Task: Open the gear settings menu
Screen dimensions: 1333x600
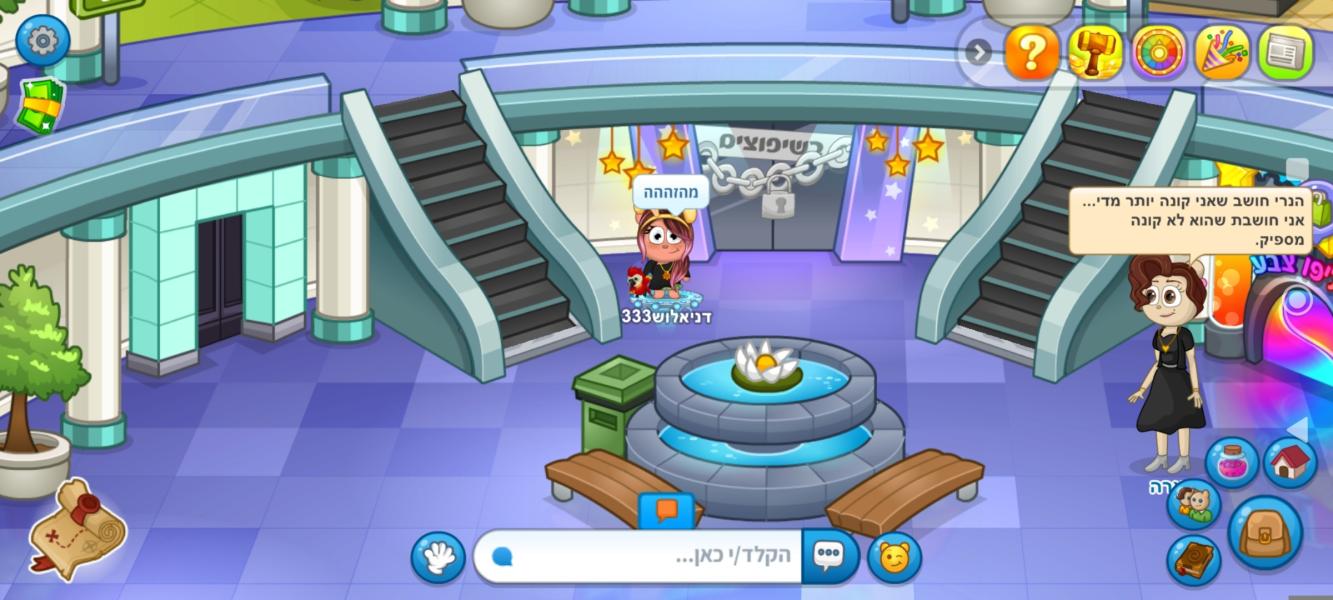Action: pyautogui.click(x=43, y=41)
